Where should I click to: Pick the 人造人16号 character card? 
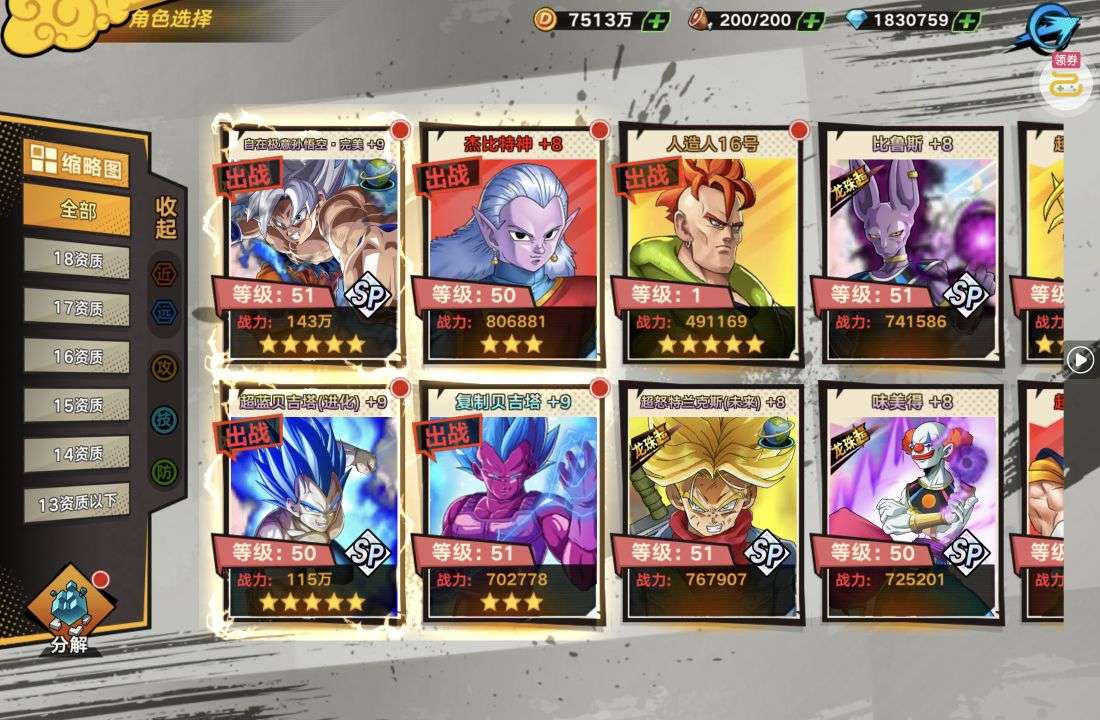click(711, 240)
